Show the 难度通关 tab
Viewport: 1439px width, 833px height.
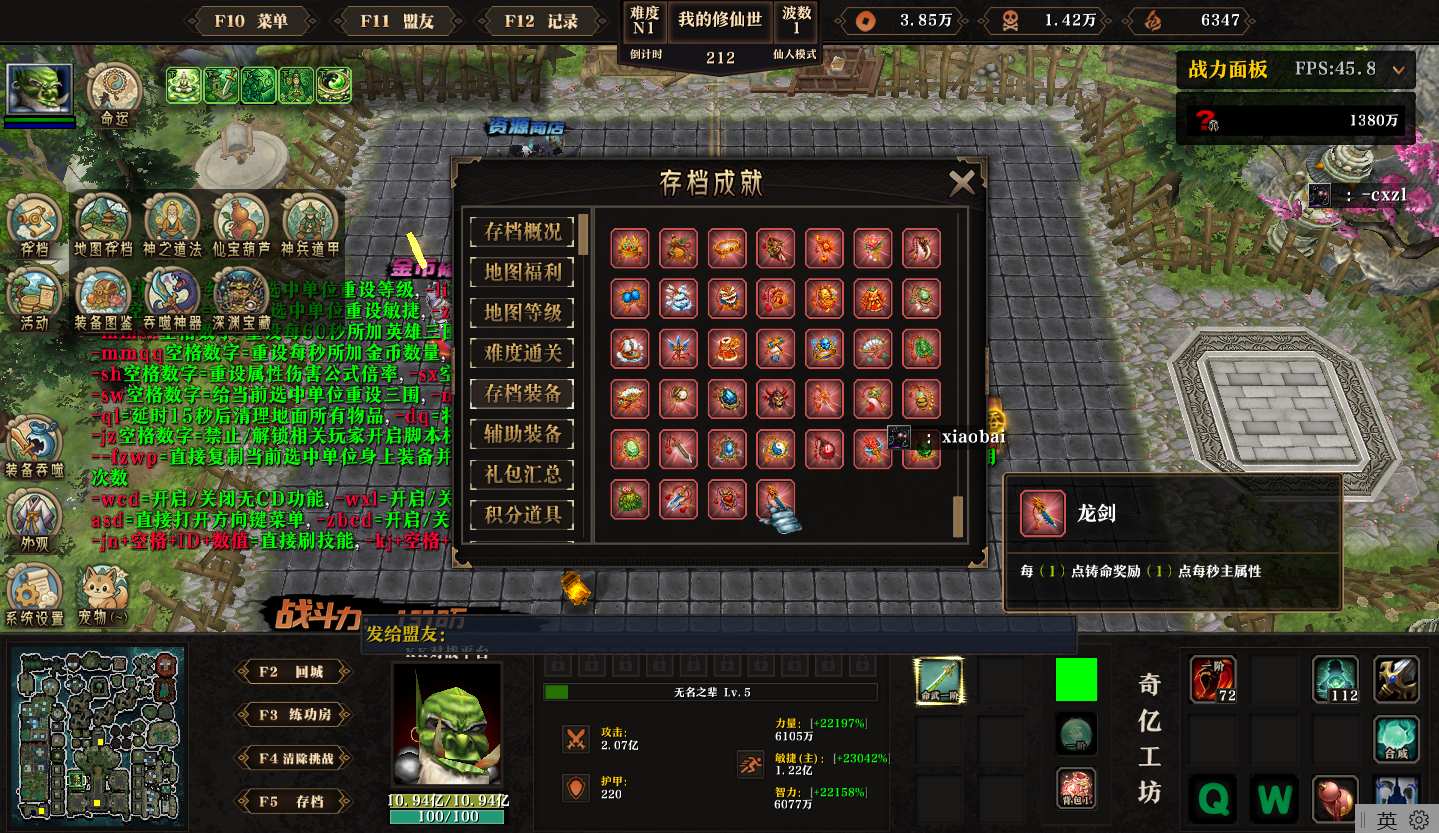point(523,352)
